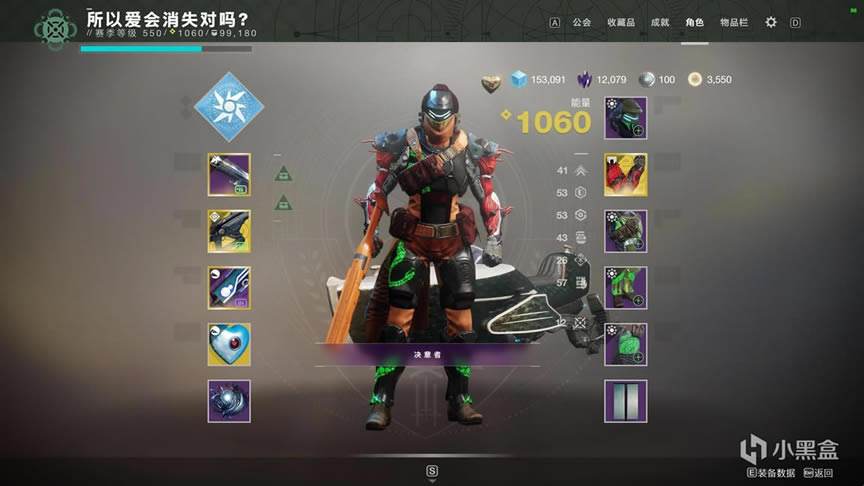Screen dimensions: 864x486
Task: Open the dark swirling artifact slot
Action: (x=229, y=401)
